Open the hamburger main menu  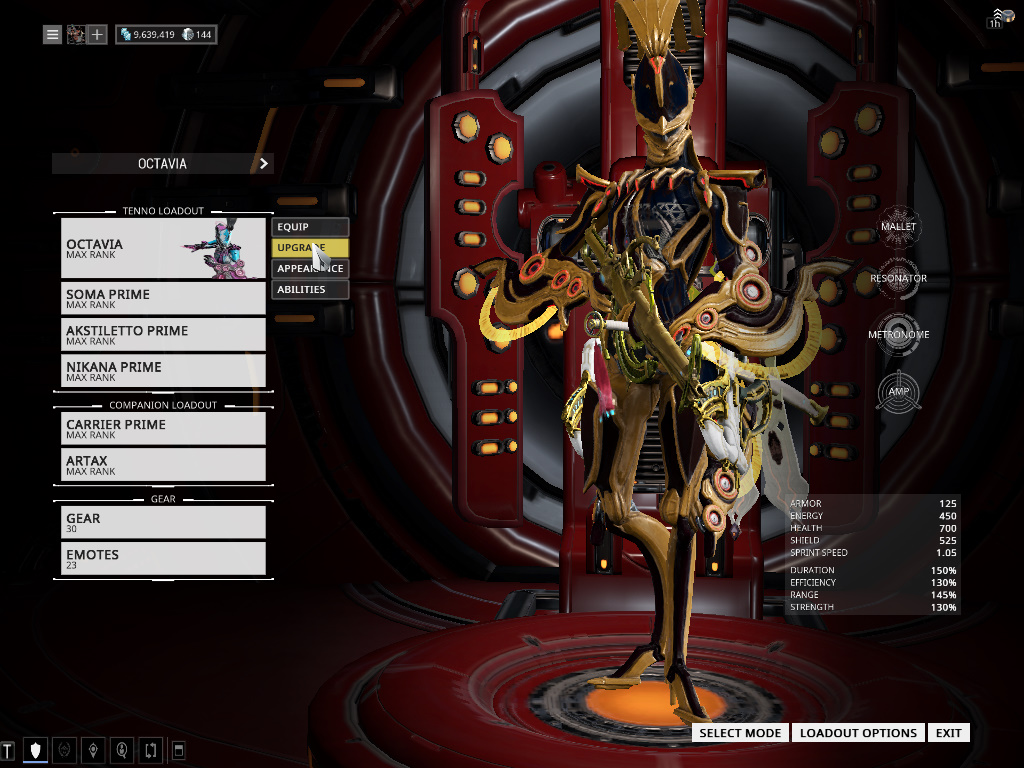(x=52, y=35)
